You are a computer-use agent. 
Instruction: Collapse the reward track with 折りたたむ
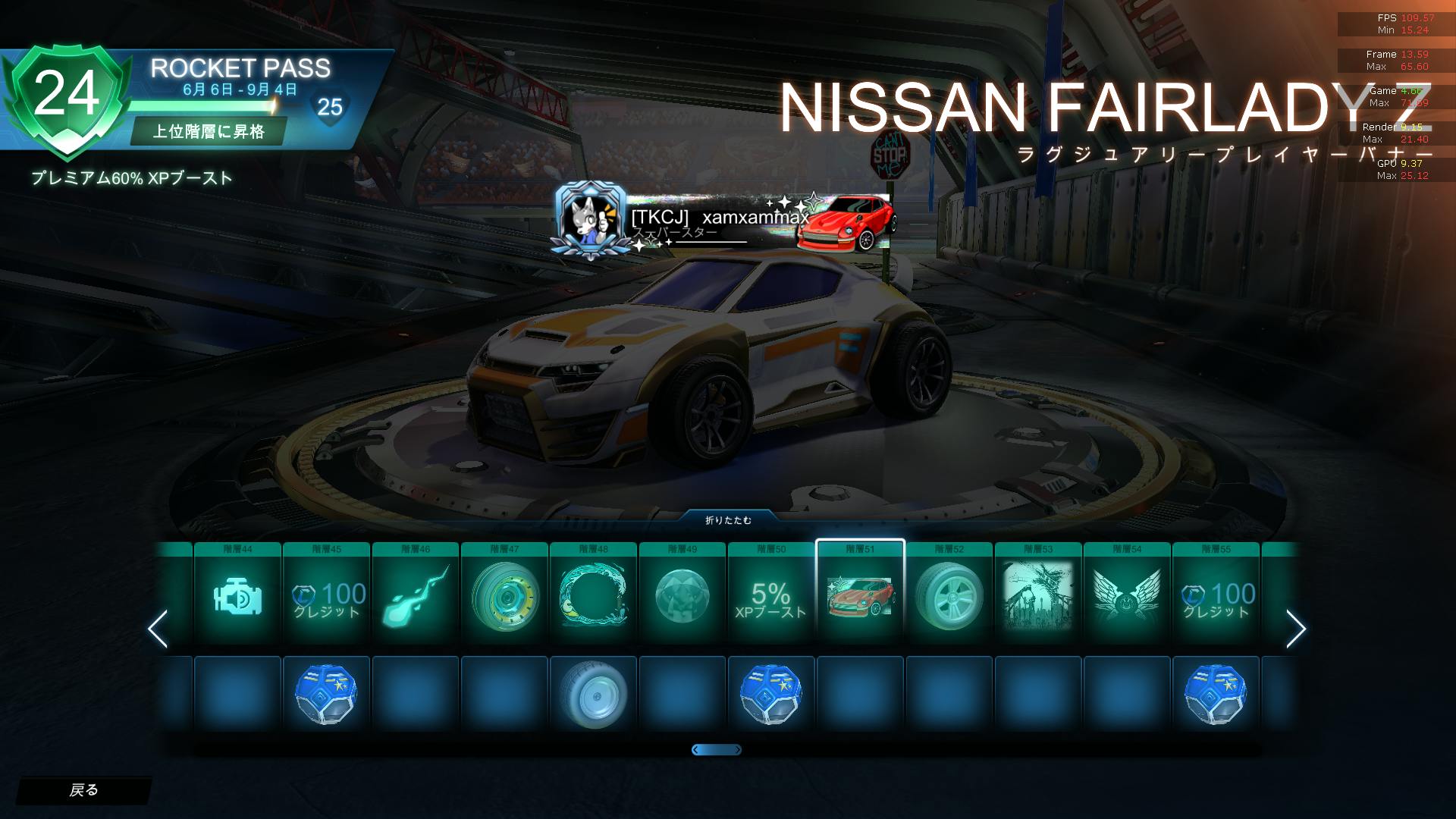click(728, 520)
